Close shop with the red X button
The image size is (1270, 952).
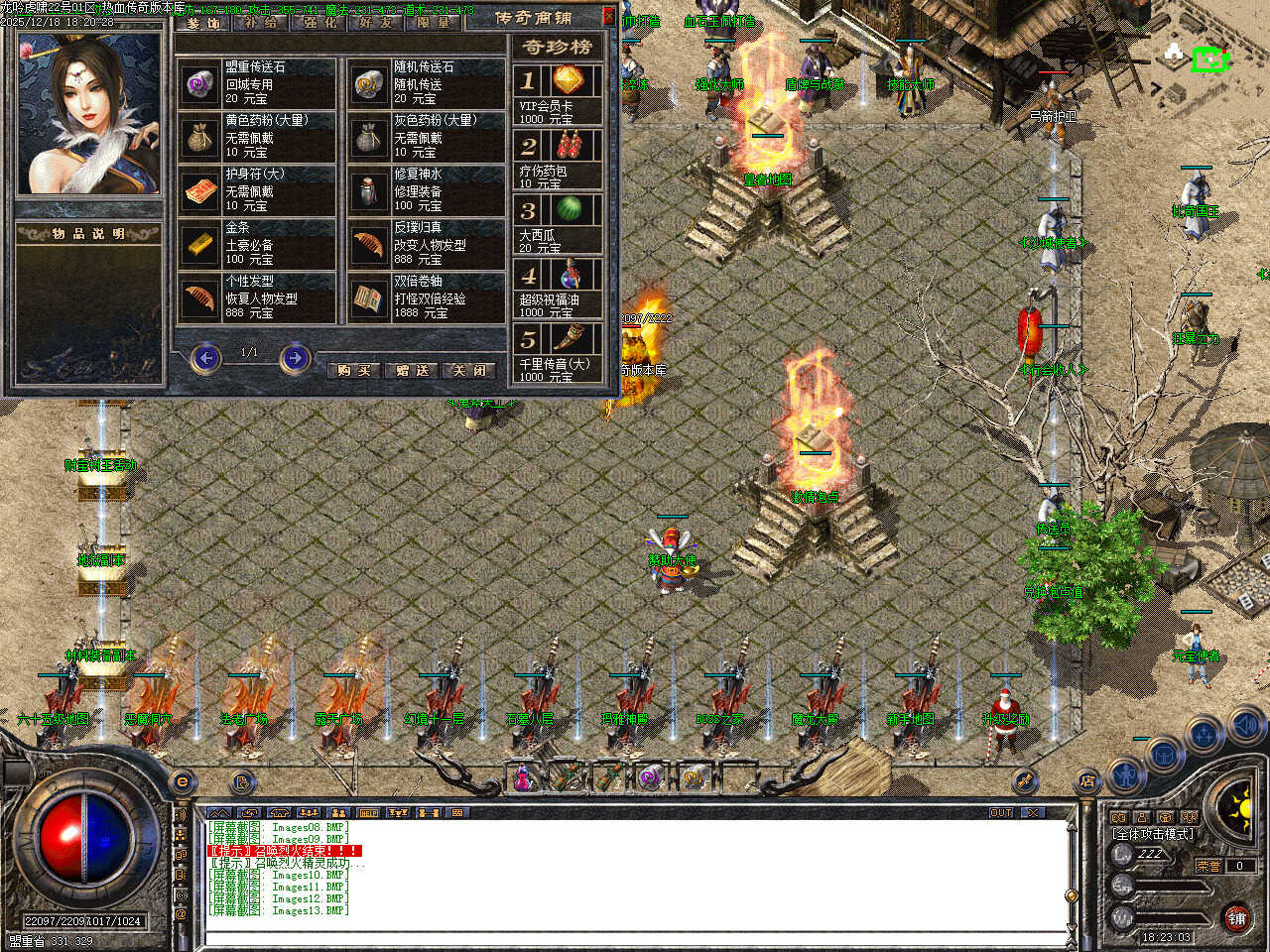pyautogui.click(x=609, y=16)
